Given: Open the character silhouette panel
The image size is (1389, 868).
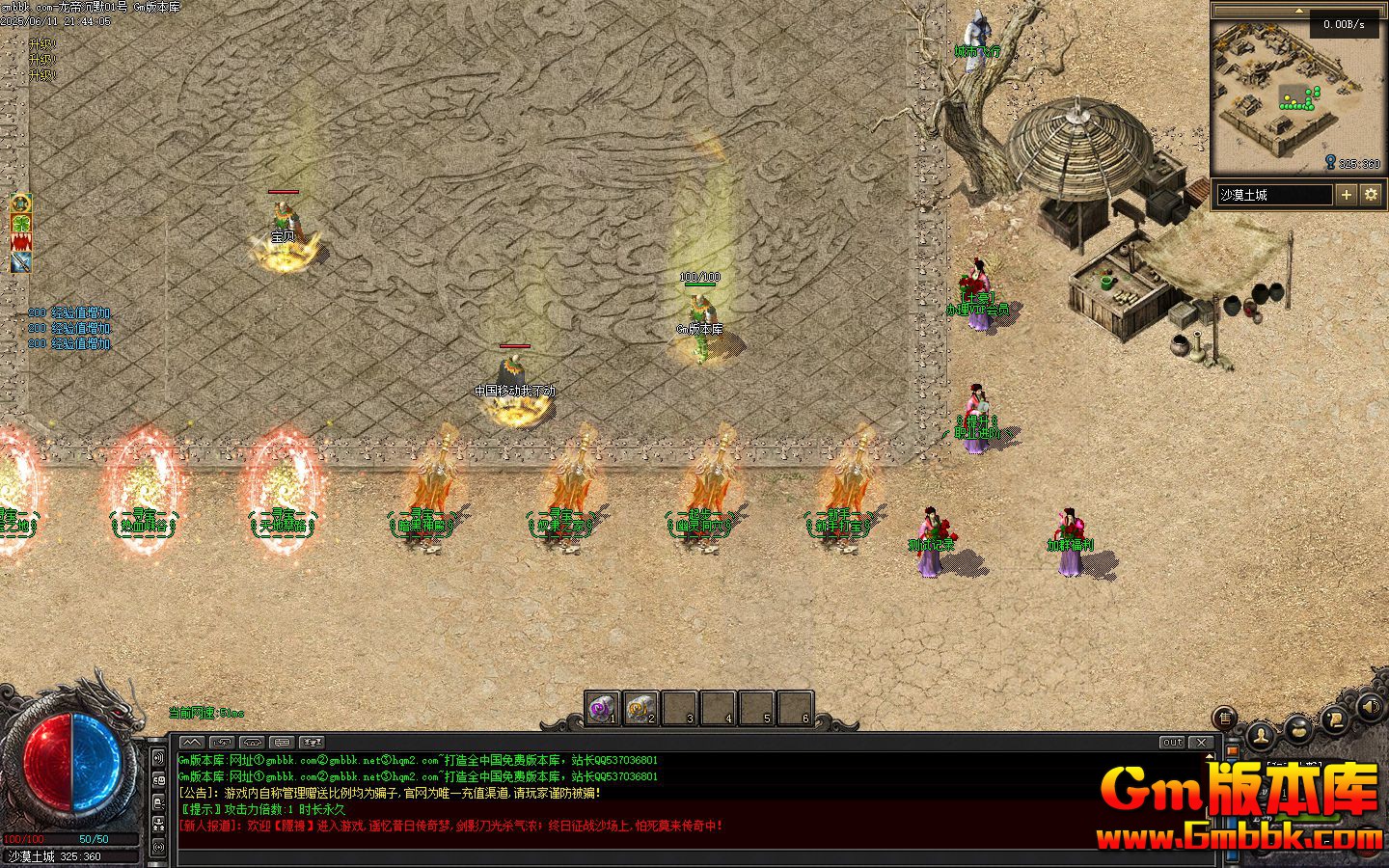Looking at the screenshot, I should click(x=1261, y=735).
